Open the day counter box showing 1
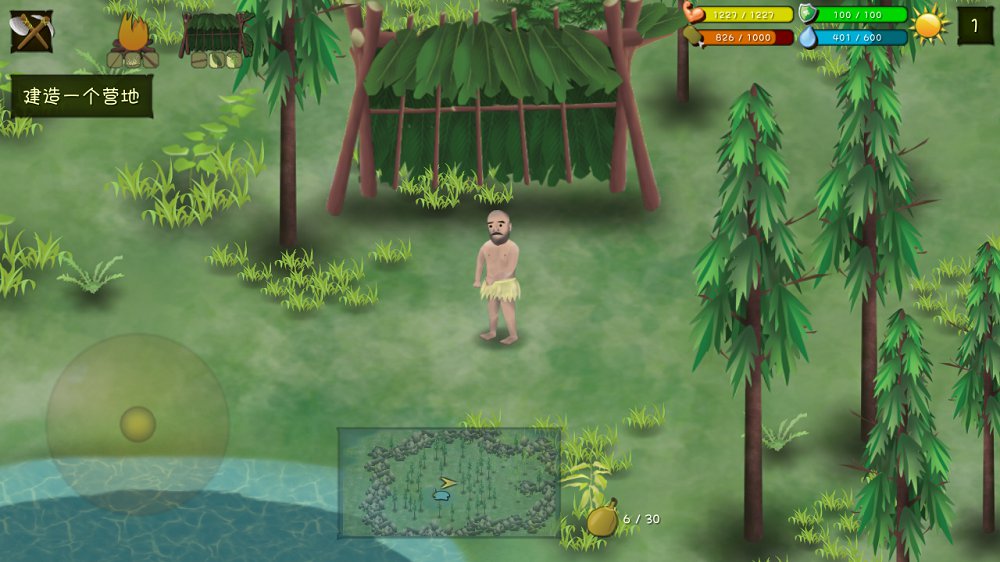Viewport: 1000px width, 562px height. [975, 25]
